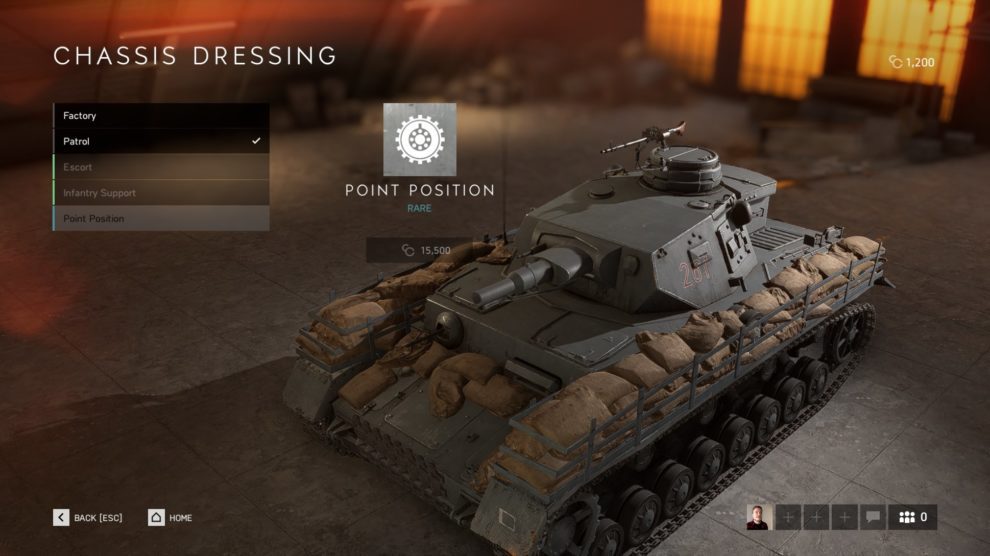990x556 pixels.
Task: Return to the Home screen
Action: point(170,518)
